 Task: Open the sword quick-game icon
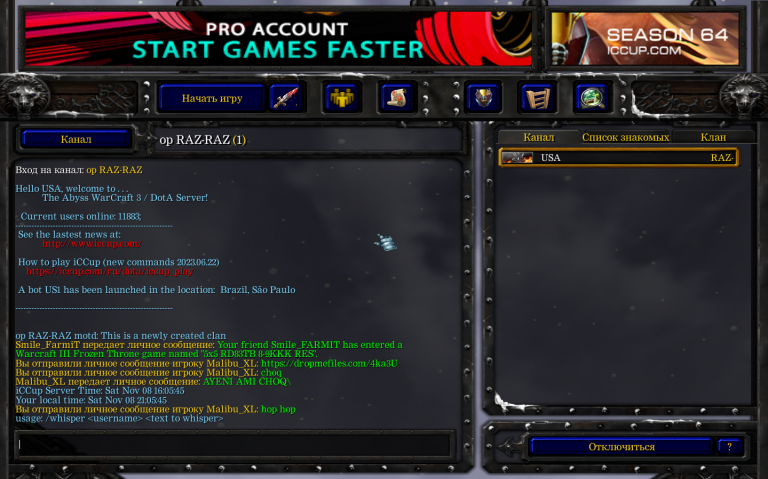(285, 98)
